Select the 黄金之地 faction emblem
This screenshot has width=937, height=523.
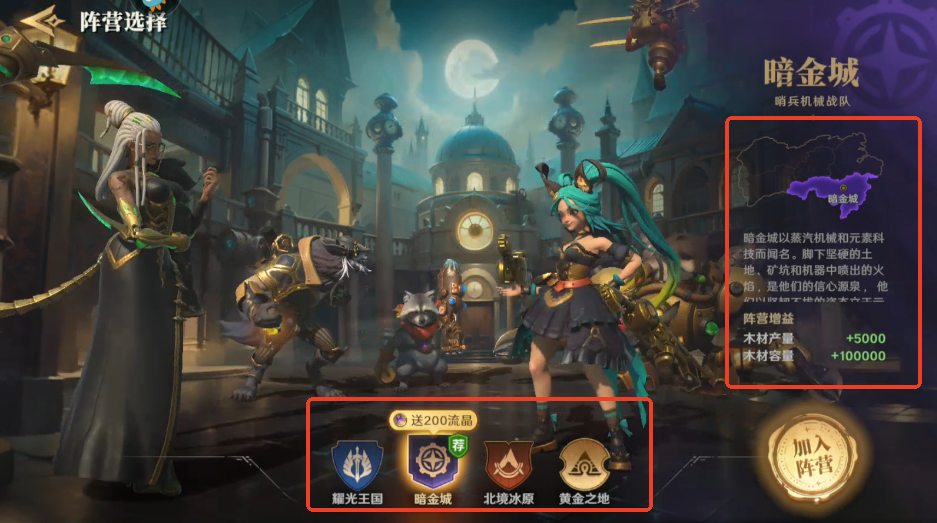click(583, 463)
